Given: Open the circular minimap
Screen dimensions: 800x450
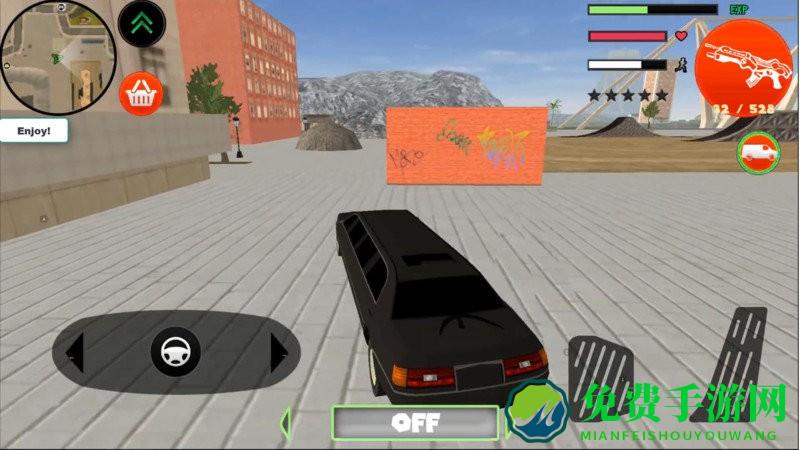Looking at the screenshot, I should (x=58, y=57).
